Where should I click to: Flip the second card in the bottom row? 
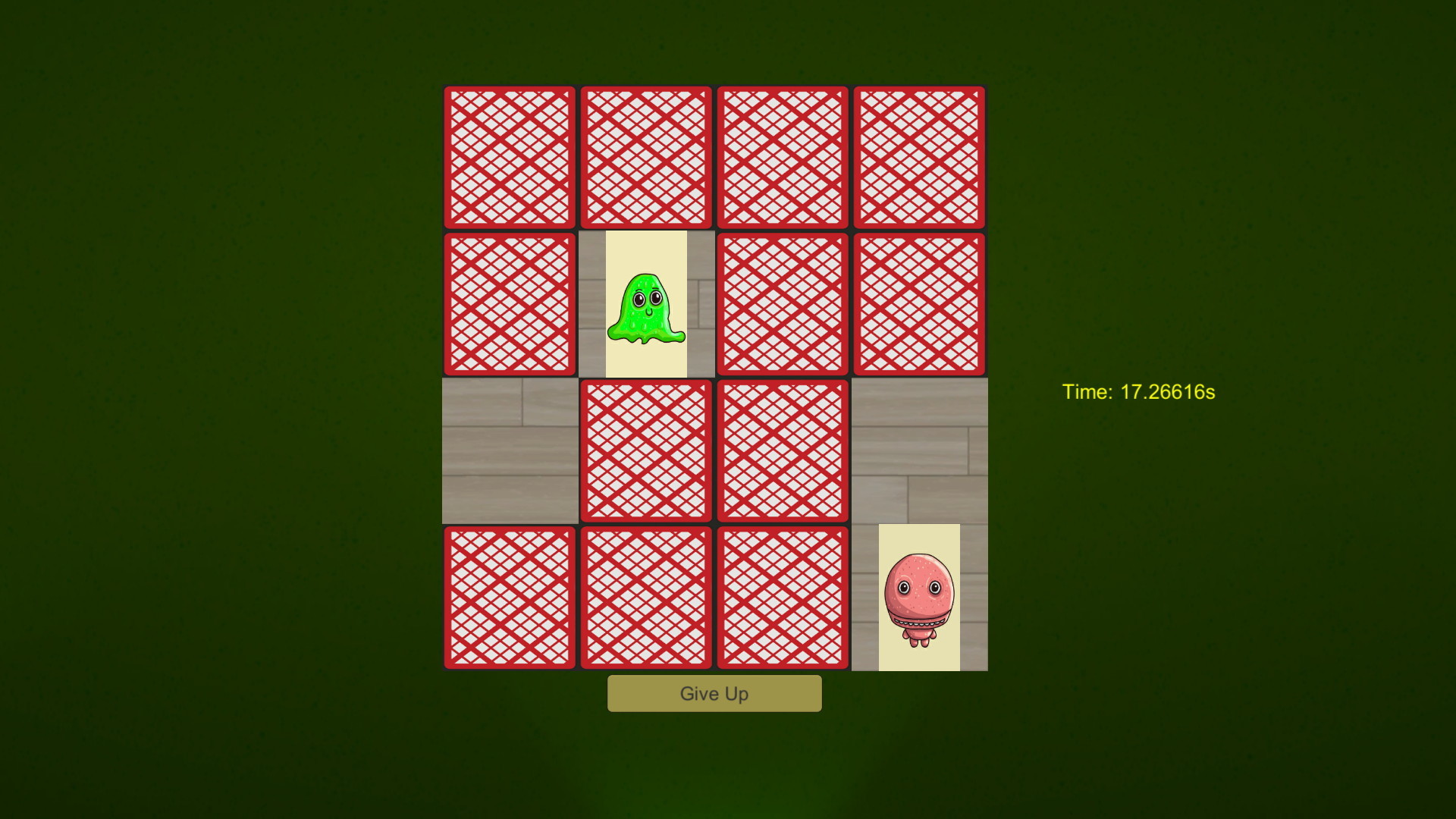click(646, 596)
